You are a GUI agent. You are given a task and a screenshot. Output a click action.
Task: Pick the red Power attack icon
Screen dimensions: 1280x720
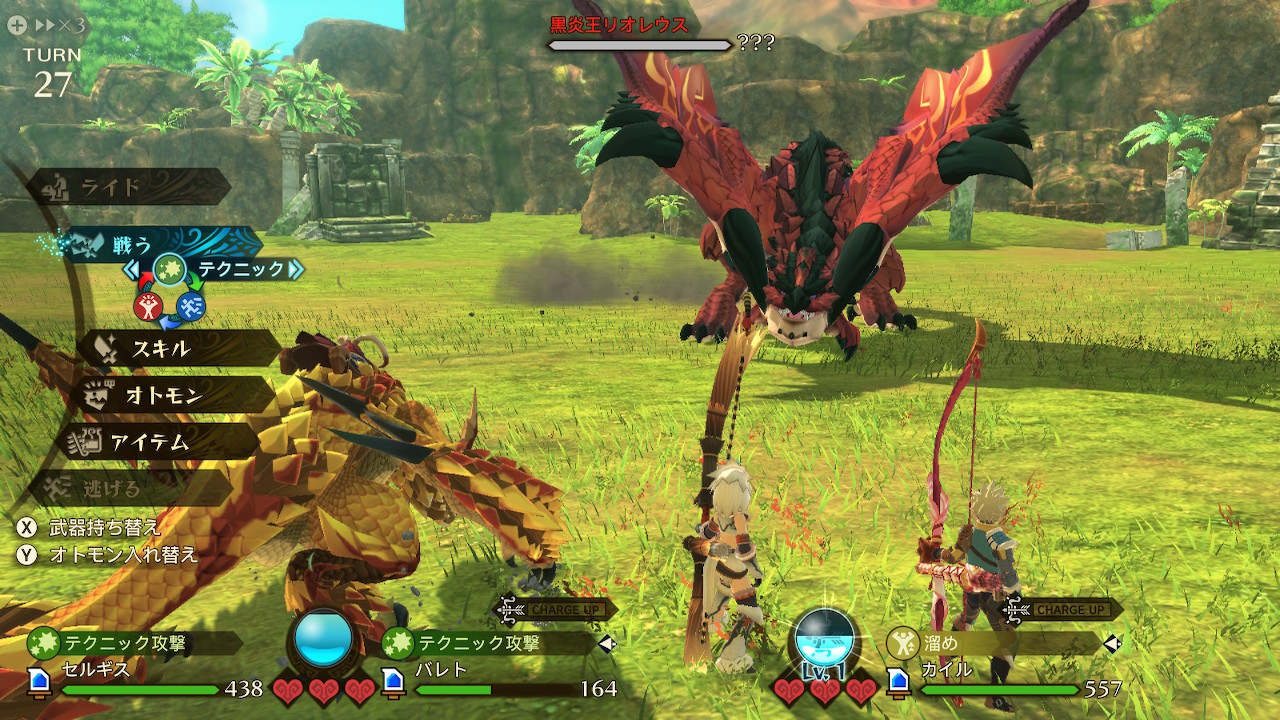(x=149, y=307)
